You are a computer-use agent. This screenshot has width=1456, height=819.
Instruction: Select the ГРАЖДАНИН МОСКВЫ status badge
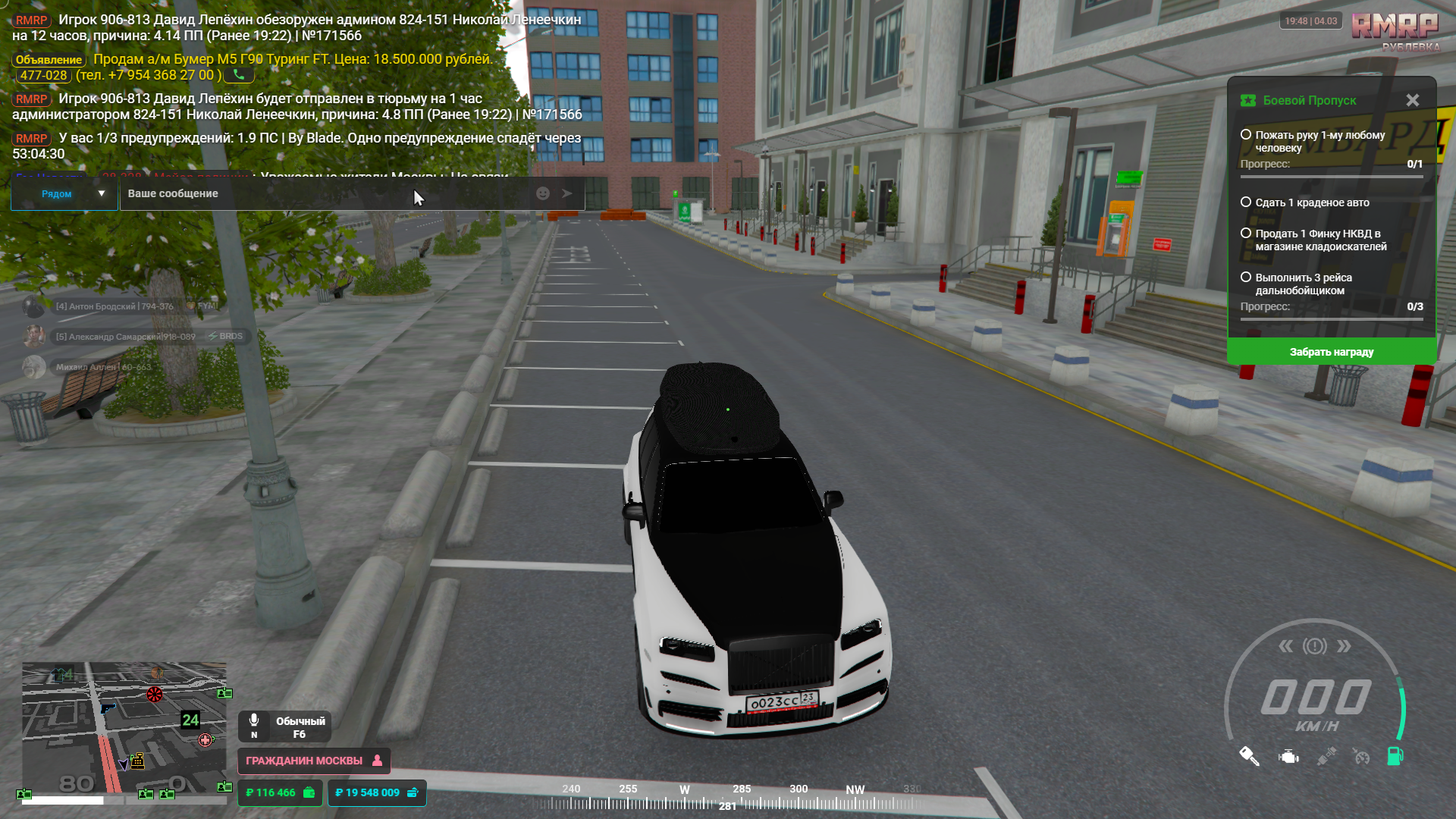pyautogui.click(x=313, y=761)
